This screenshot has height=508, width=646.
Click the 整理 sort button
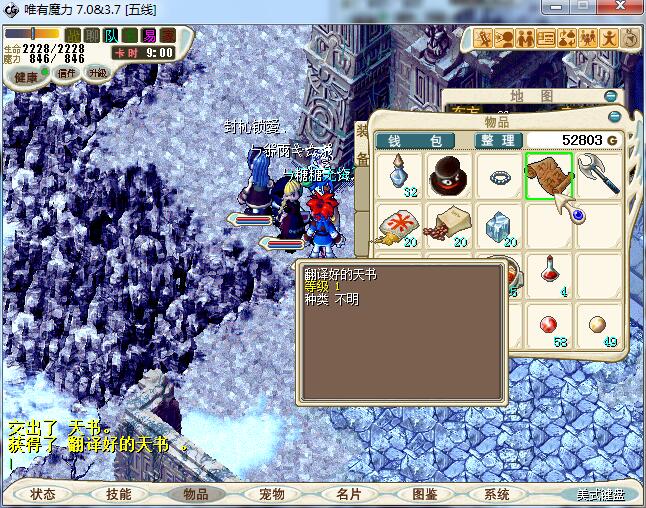[x=496, y=140]
